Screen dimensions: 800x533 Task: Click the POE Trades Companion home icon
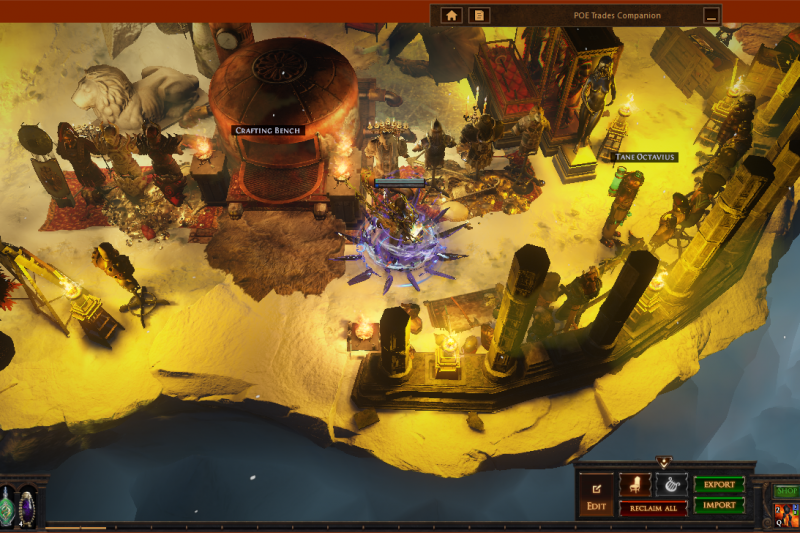452,15
